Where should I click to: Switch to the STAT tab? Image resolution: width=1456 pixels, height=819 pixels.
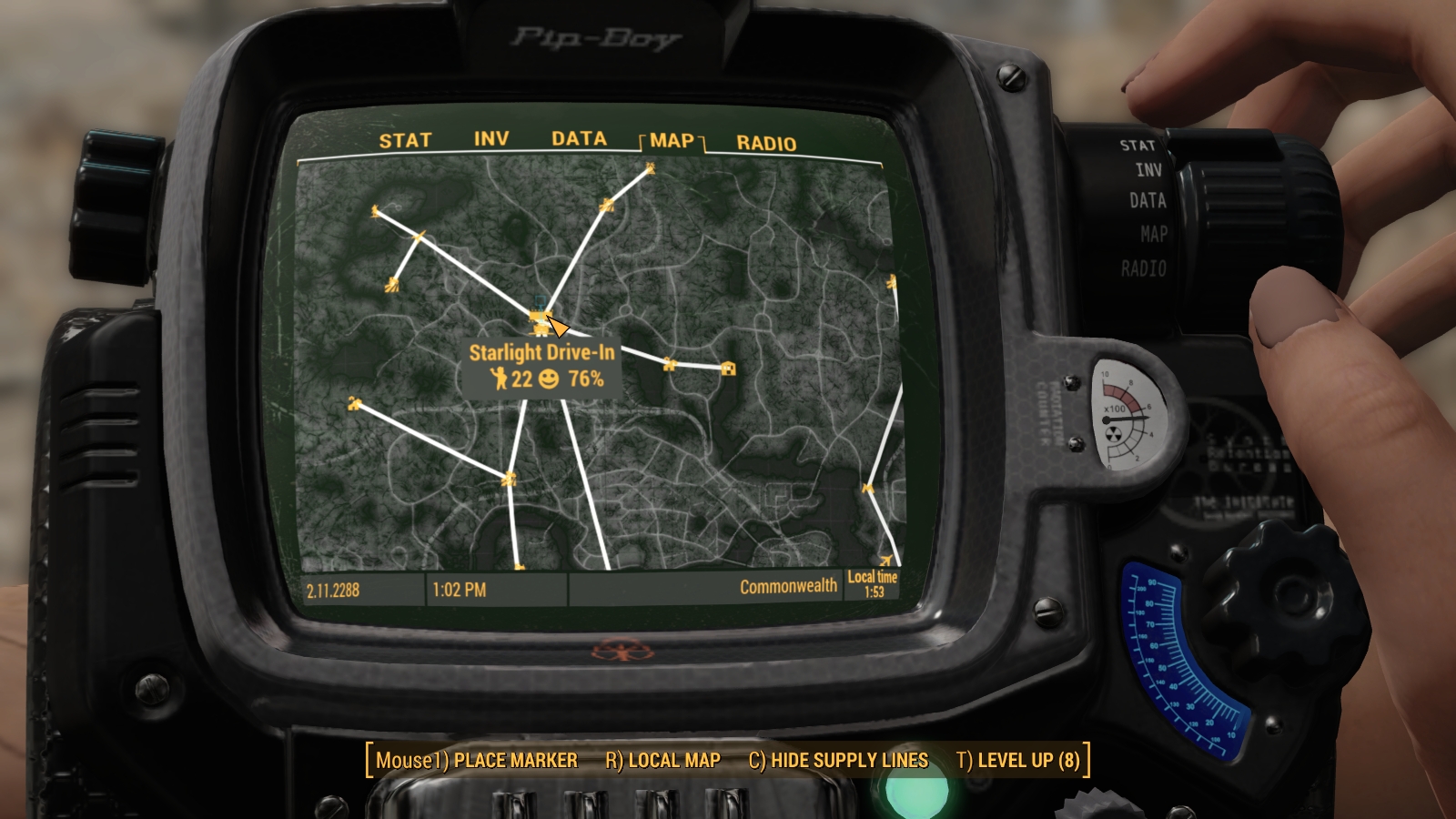[x=407, y=140]
